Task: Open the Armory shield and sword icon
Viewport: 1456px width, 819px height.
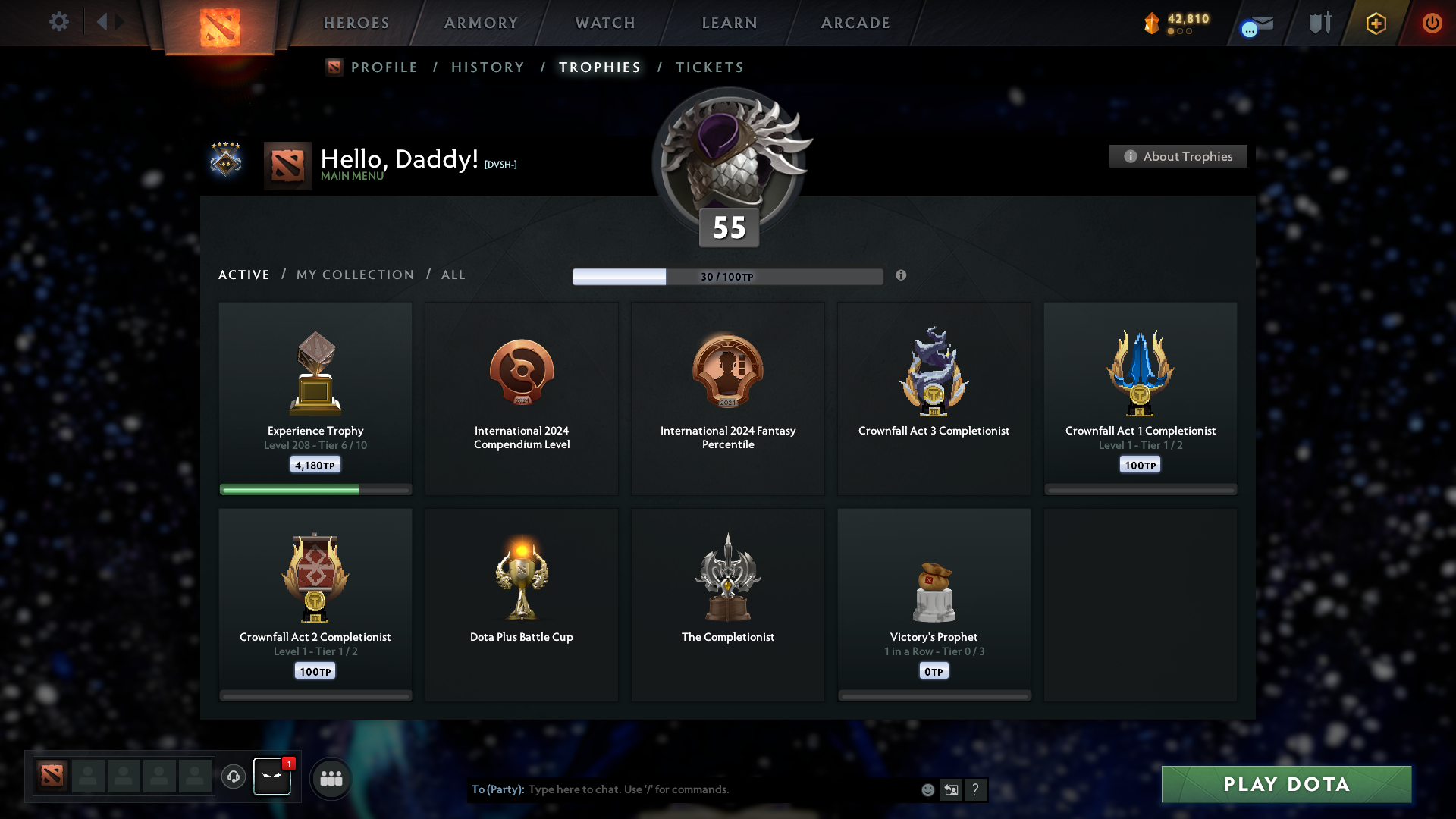Action: tap(1319, 23)
